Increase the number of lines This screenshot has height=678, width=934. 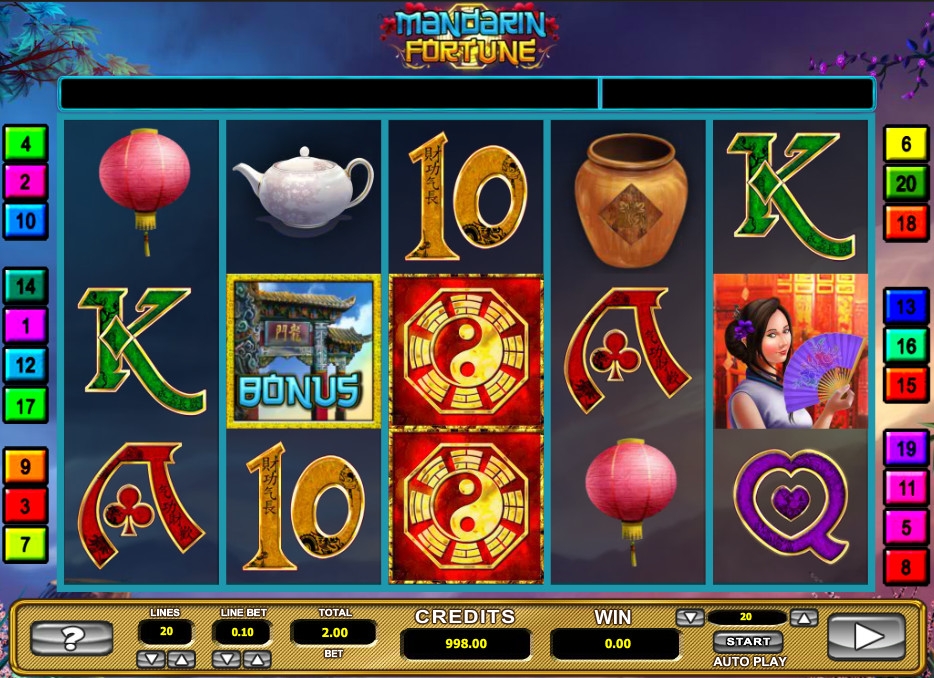[180, 659]
